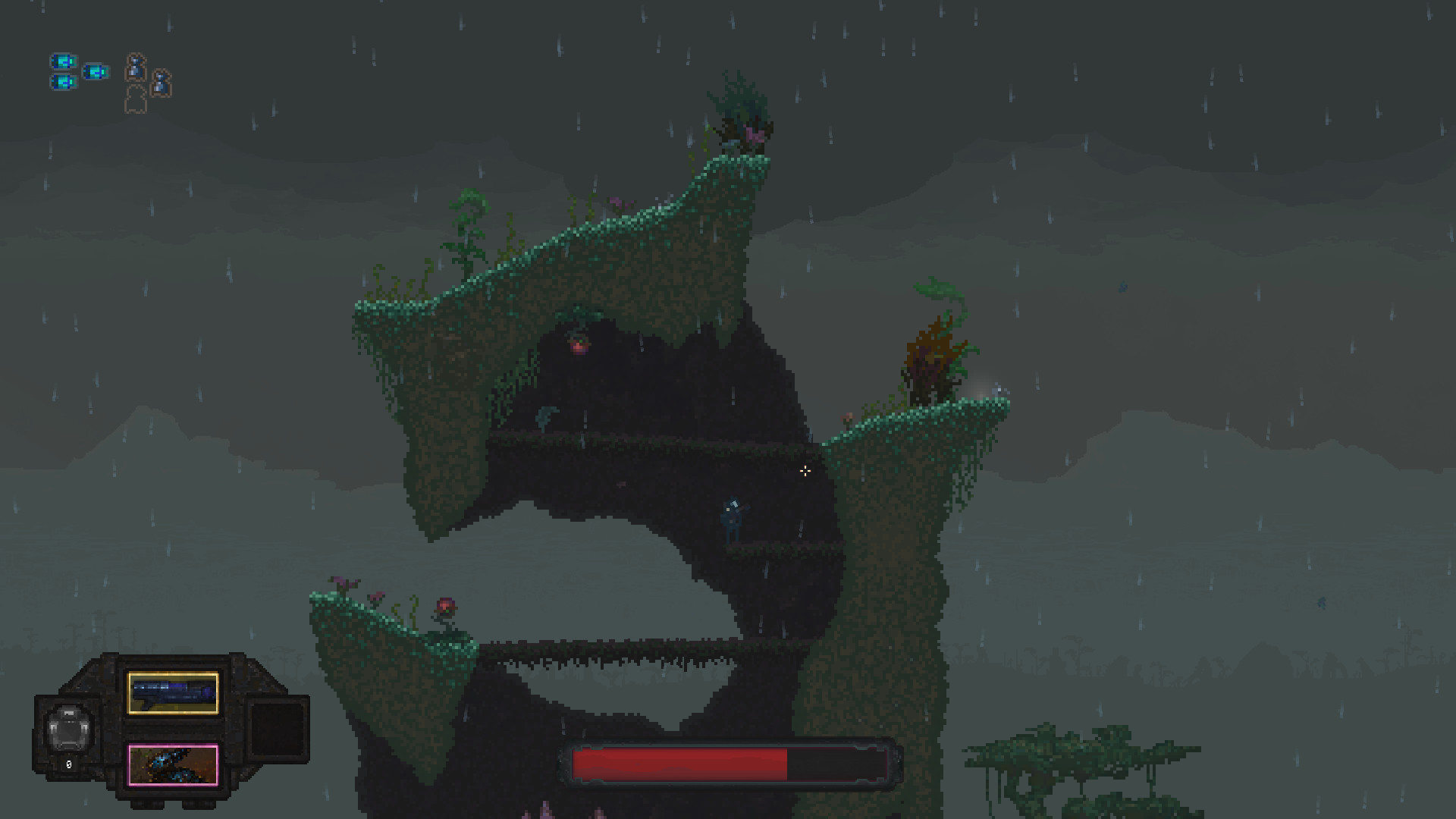
Task: Select the explosive in the pink item slot
Action: 172,765
